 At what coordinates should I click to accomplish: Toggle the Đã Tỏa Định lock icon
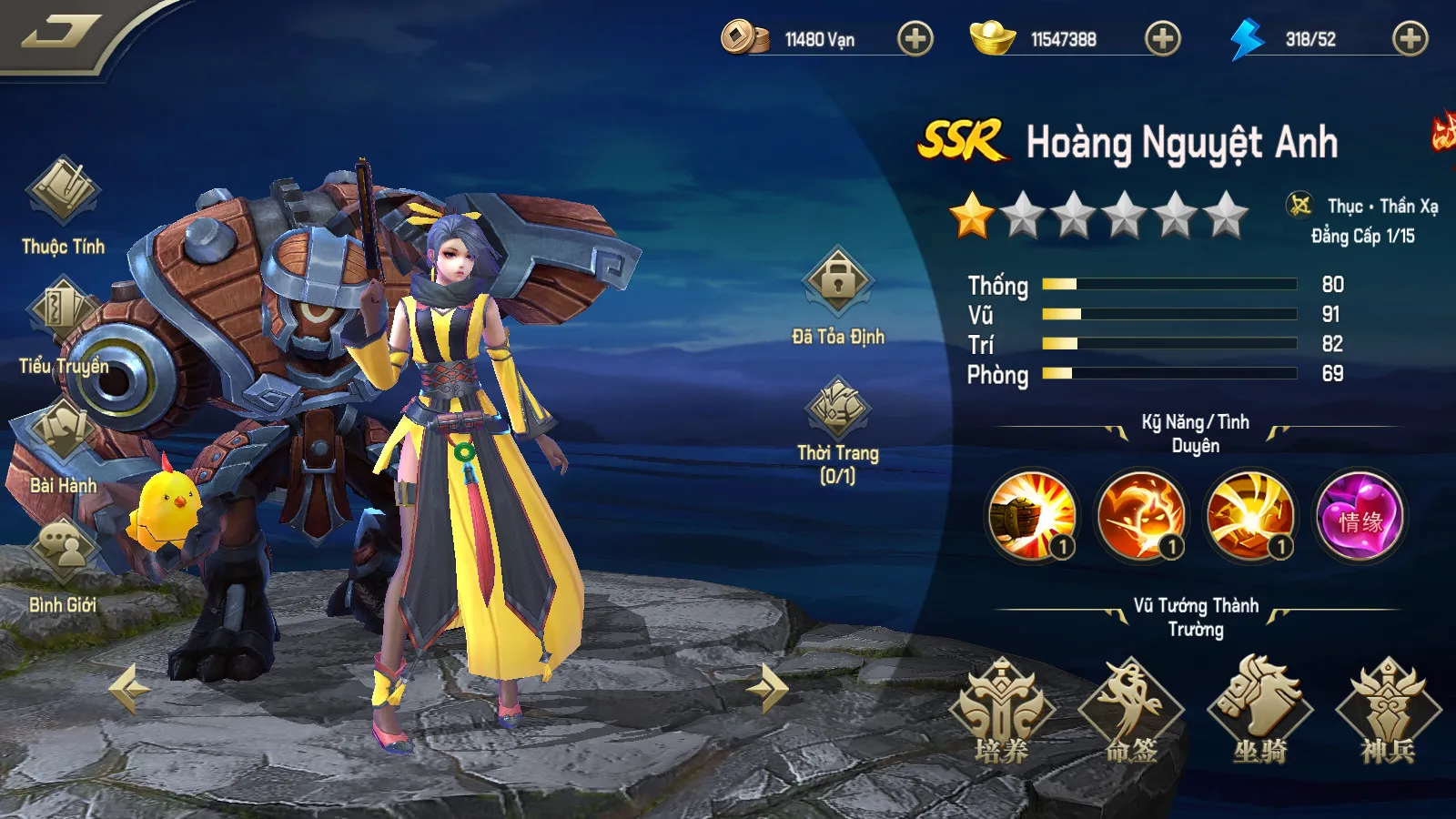tap(837, 282)
